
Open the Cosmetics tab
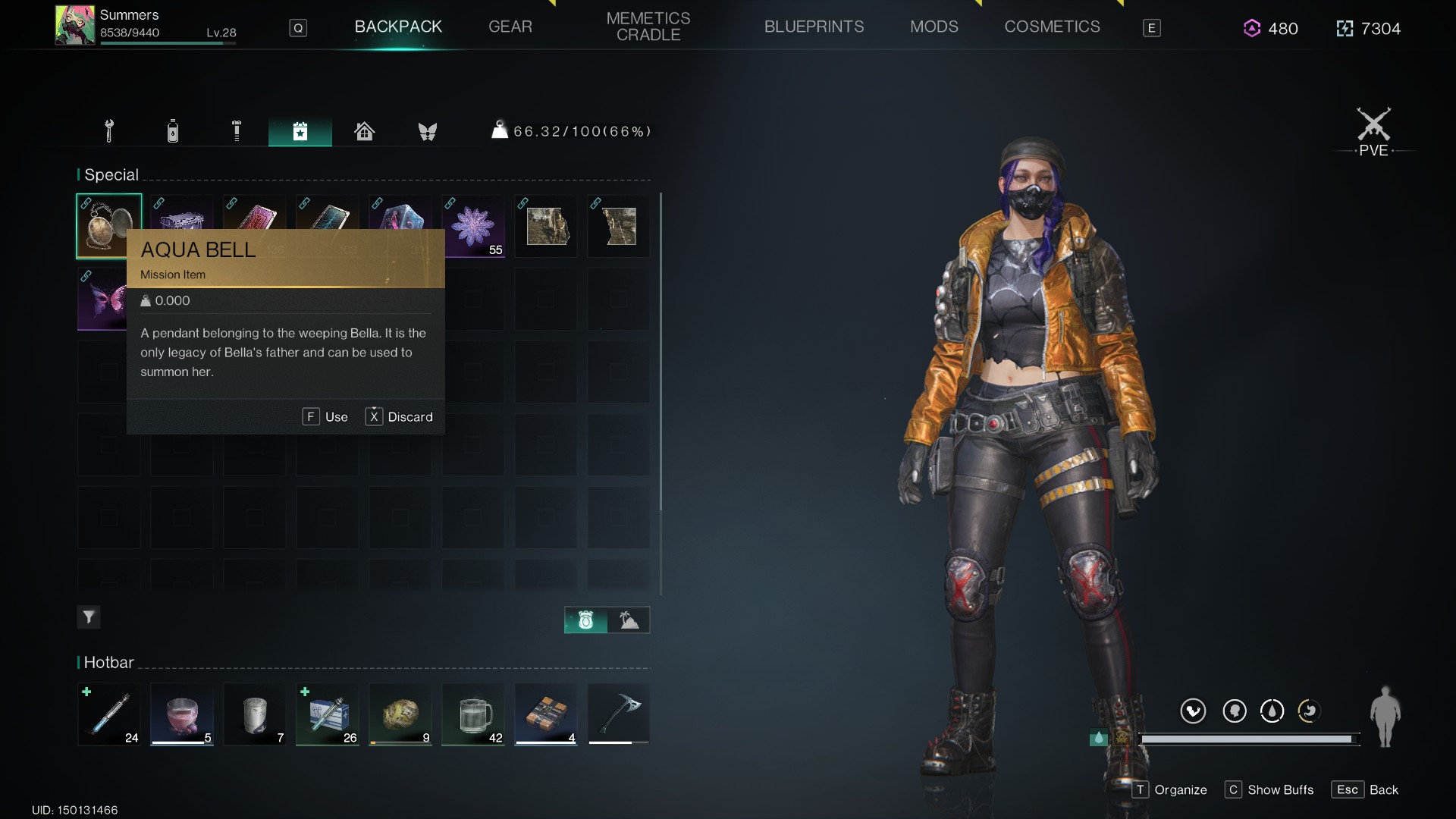[1052, 27]
